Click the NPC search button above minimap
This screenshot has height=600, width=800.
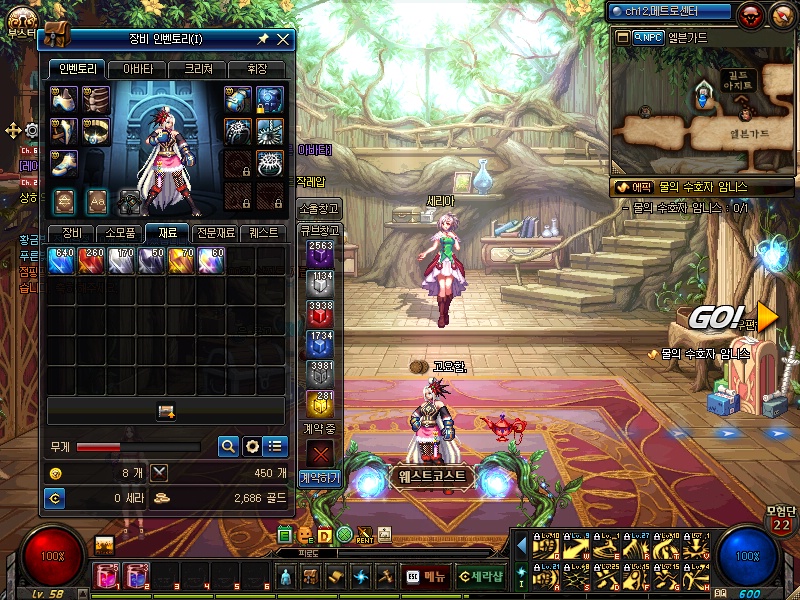[648, 37]
